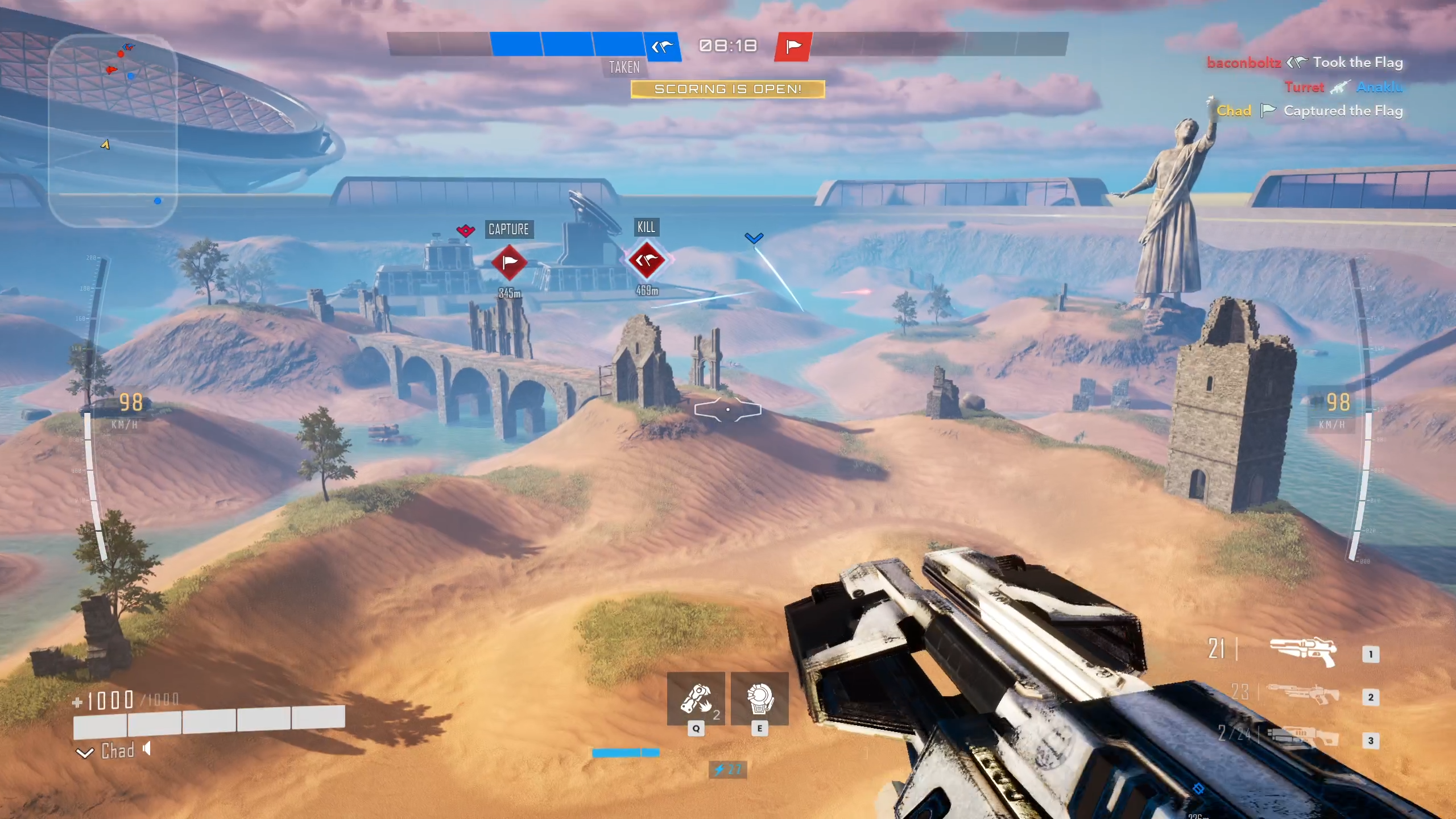This screenshot has height=819, width=1456.
Task: Toggle the voice speaker icon beside Chad
Action: point(147,749)
